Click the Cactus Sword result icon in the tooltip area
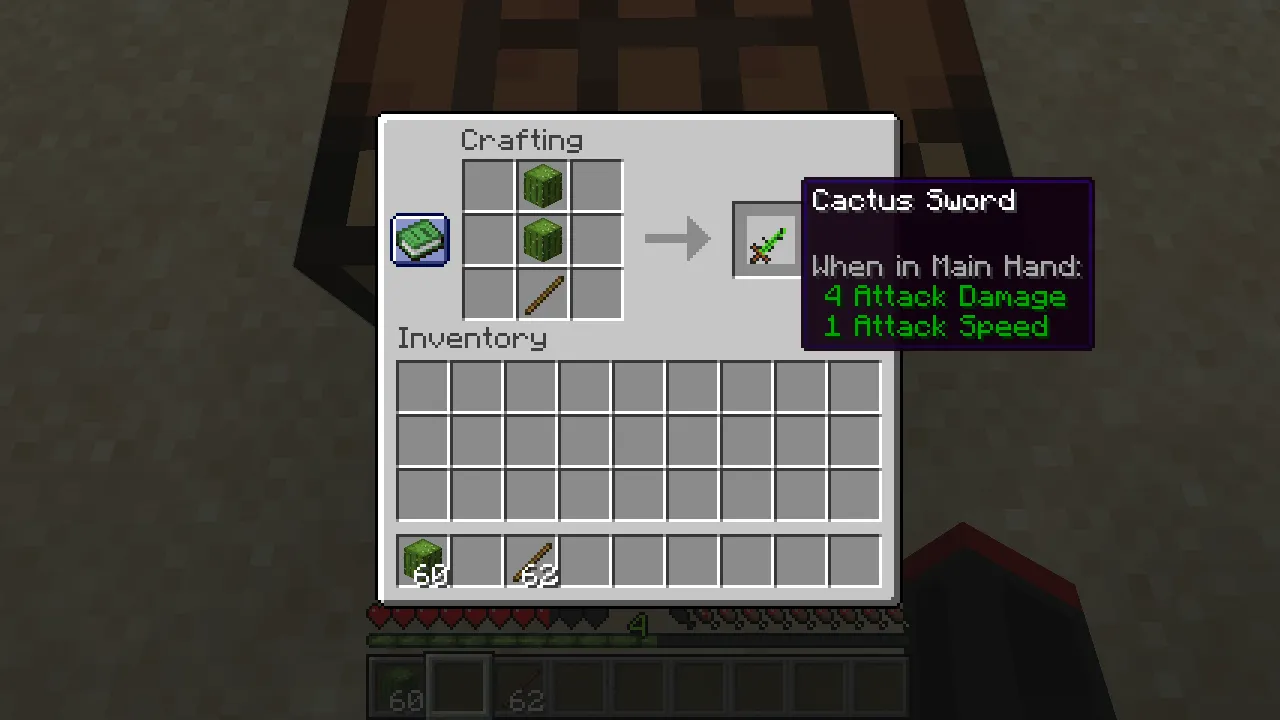Image resolution: width=1280 pixels, height=720 pixels. pos(766,239)
